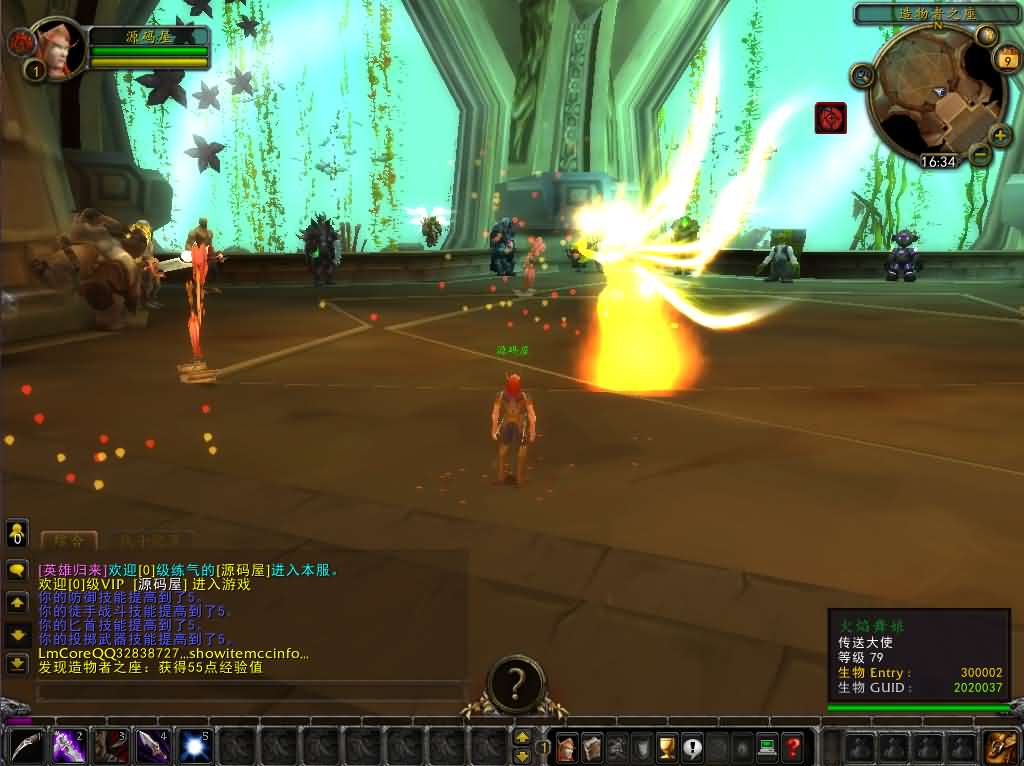Use the throwing knife ability in slot 4
Viewport: 1024px width, 766px height.
pos(152,746)
